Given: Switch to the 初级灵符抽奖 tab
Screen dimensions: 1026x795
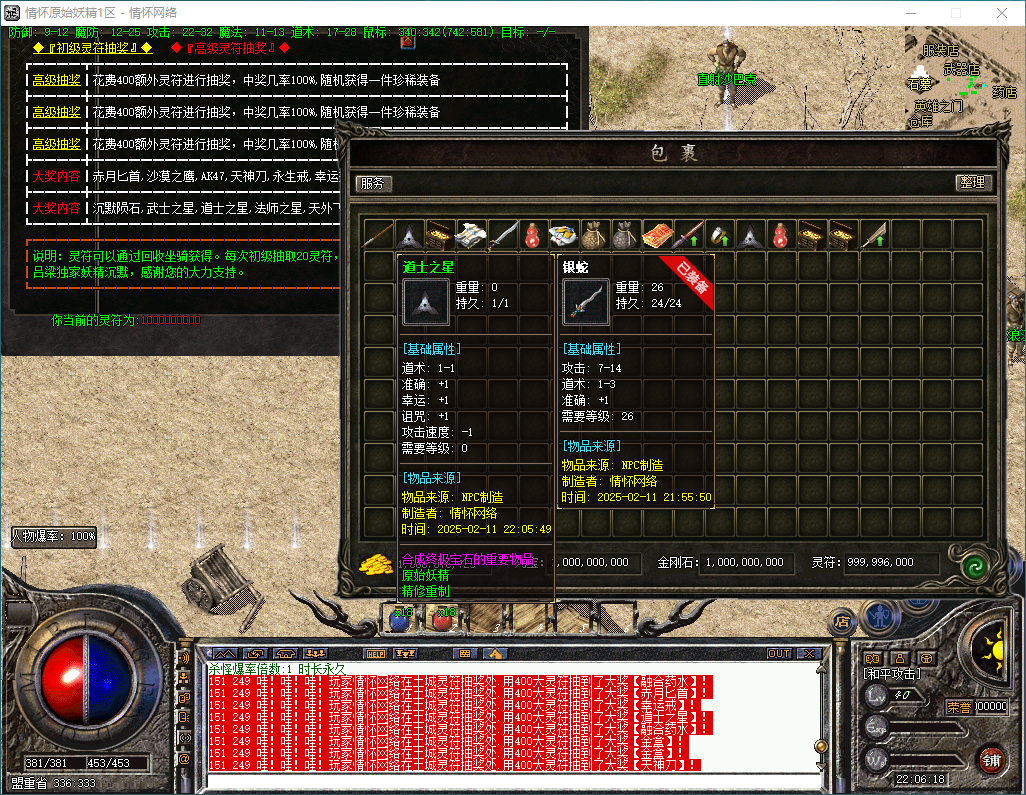Looking at the screenshot, I should 91,47.
